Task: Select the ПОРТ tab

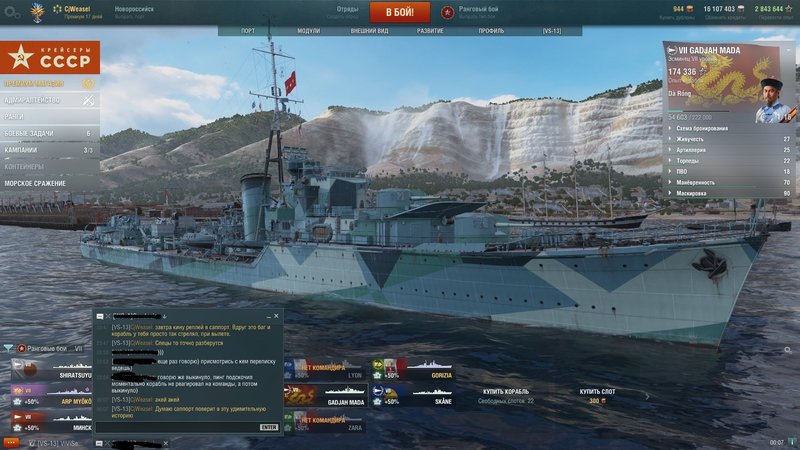Action: (248, 31)
